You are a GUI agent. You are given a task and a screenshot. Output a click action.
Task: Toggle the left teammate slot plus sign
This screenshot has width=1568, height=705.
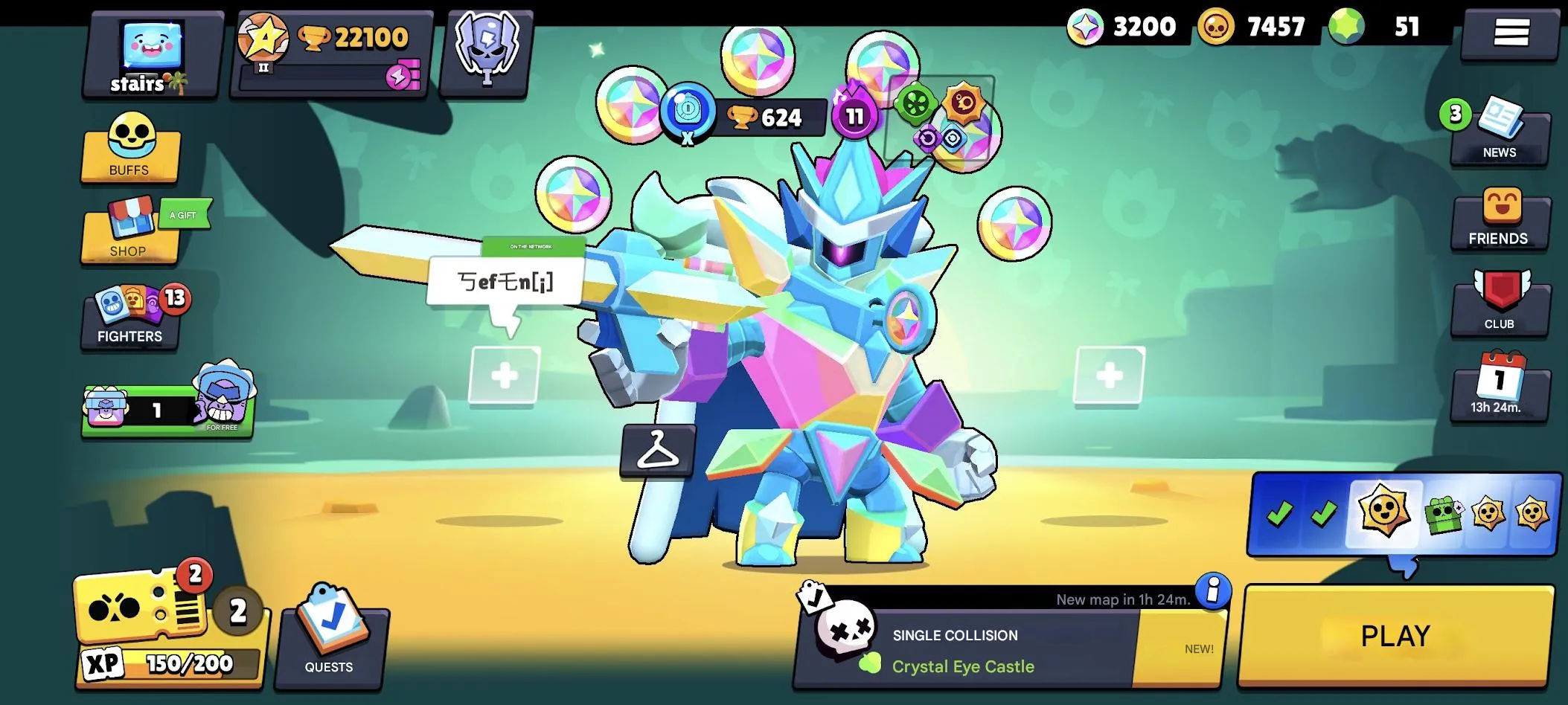tap(506, 374)
